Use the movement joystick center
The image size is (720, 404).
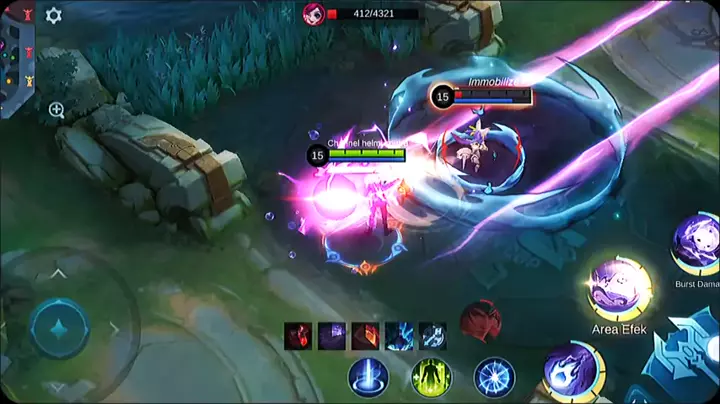(x=60, y=328)
